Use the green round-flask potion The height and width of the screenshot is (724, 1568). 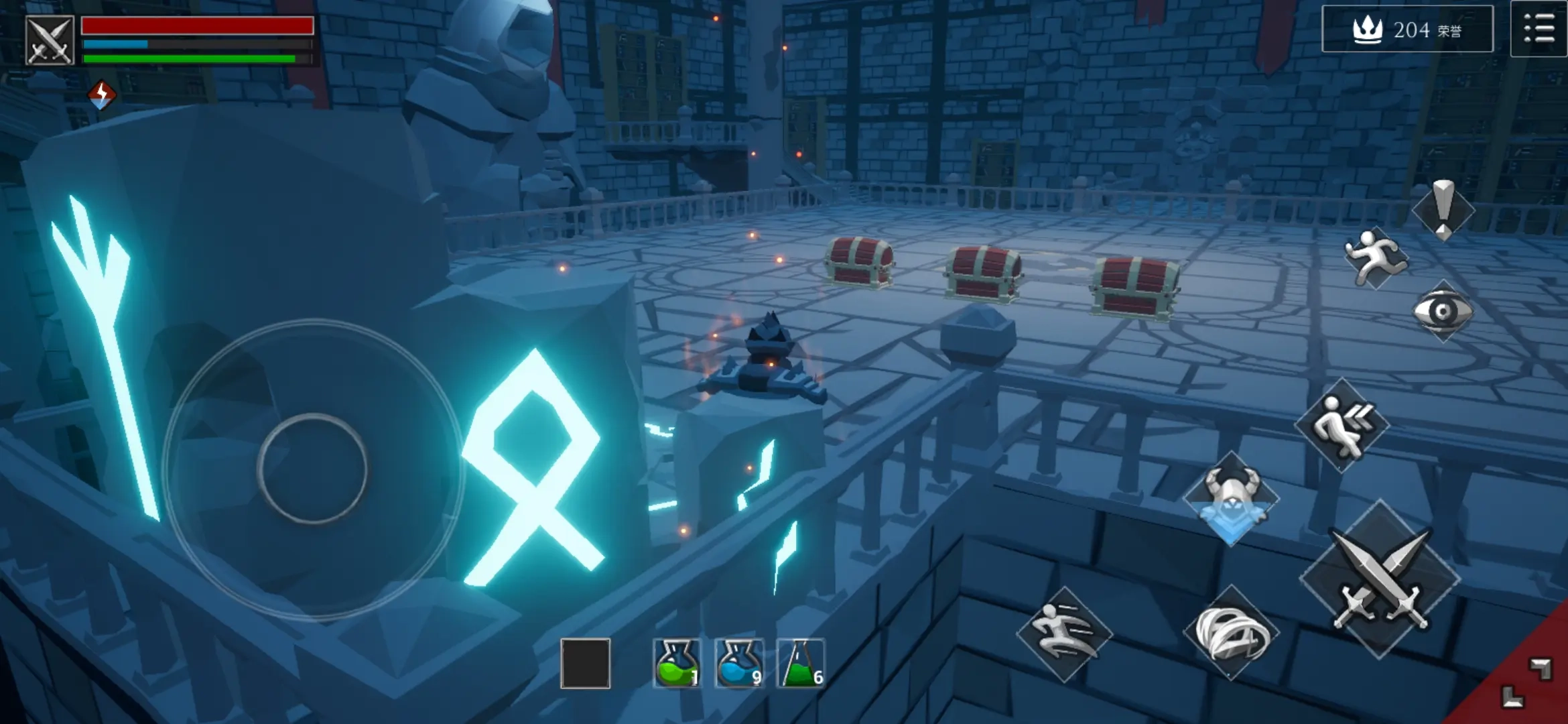(677, 664)
